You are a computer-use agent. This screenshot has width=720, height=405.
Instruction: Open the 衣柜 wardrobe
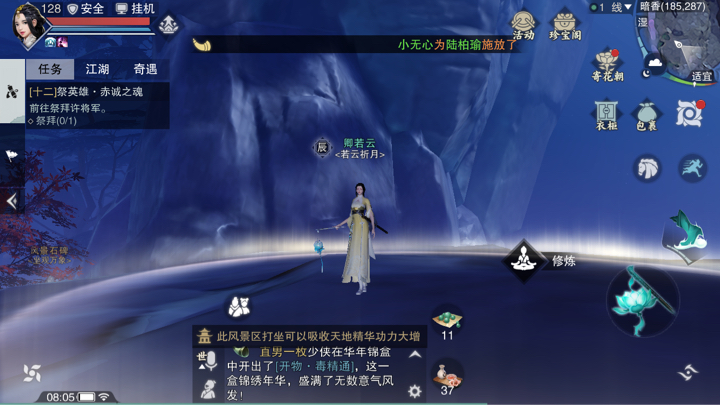[606, 112]
